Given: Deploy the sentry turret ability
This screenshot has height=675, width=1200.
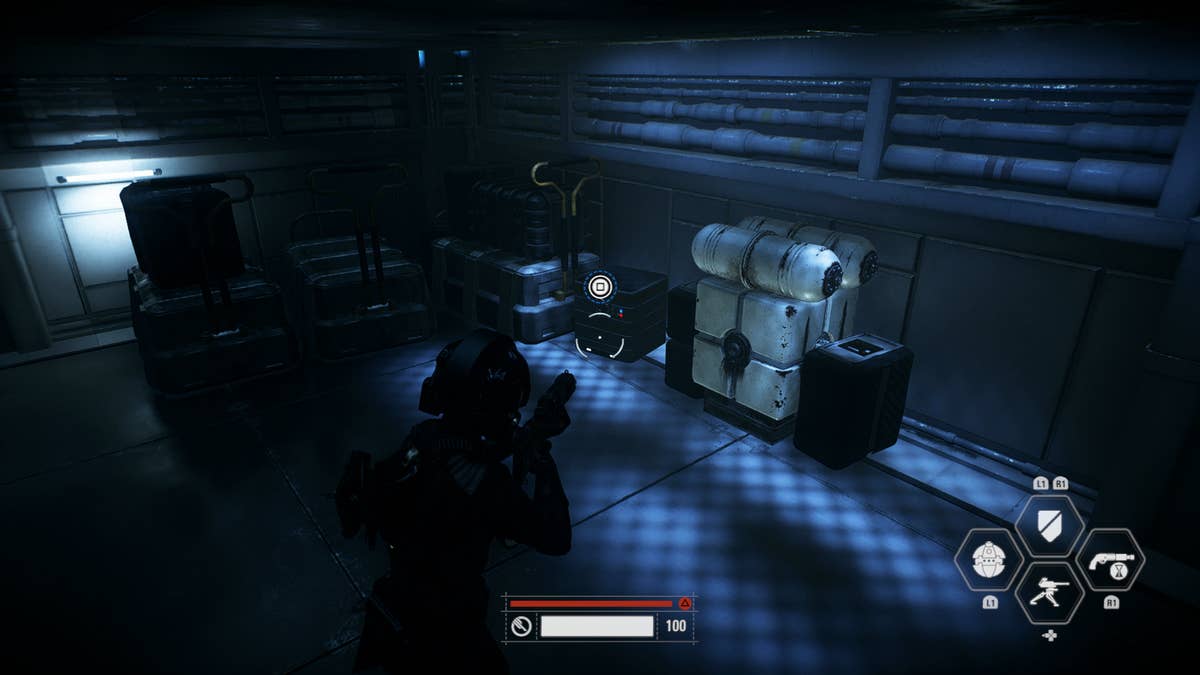Looking at the screenshot, I should [x=1049, y=592].
